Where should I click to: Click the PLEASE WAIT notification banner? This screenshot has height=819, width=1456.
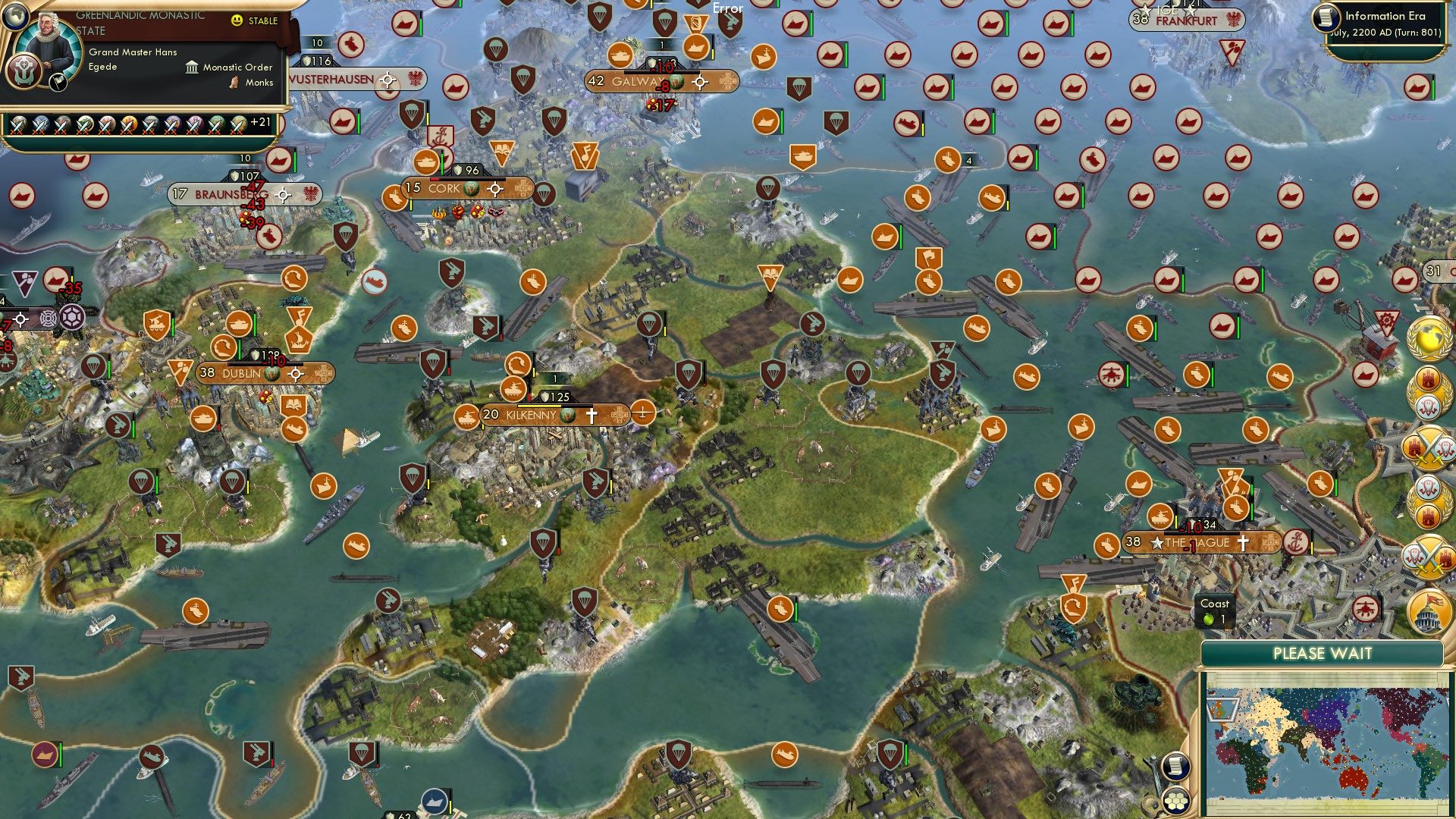point(1323,653)
